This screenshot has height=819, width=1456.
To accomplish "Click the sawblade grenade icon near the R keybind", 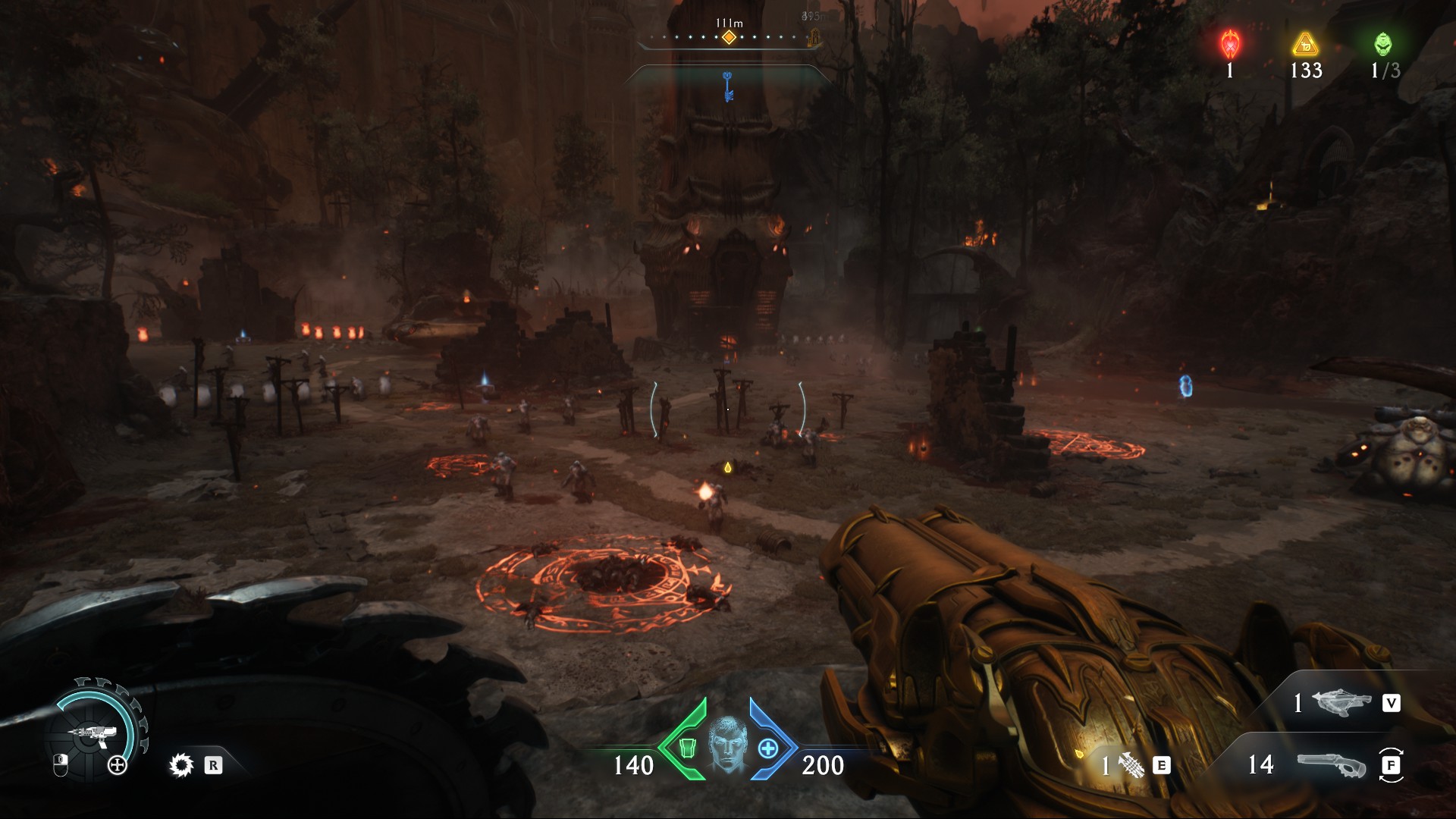I will pyautogui.click(x=181, y=765).
